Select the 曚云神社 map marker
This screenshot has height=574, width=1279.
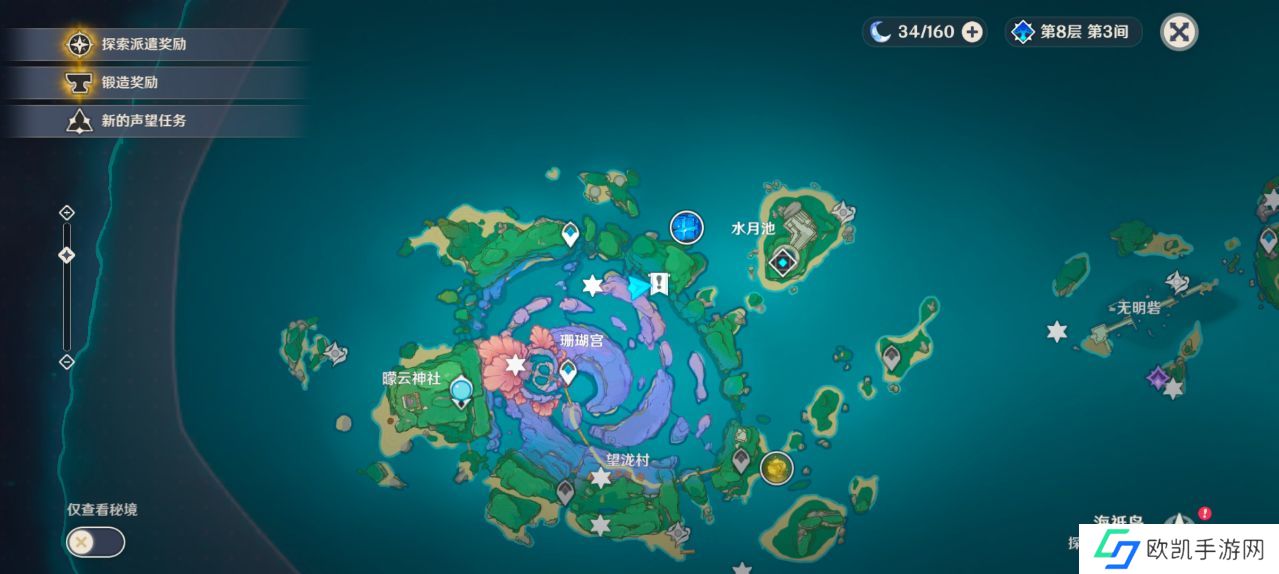[x=461, y=391]
